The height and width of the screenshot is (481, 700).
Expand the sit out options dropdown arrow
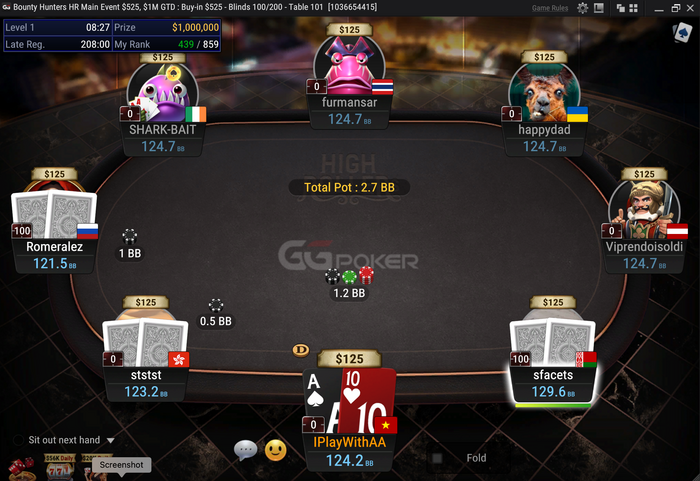pos(110,440)
